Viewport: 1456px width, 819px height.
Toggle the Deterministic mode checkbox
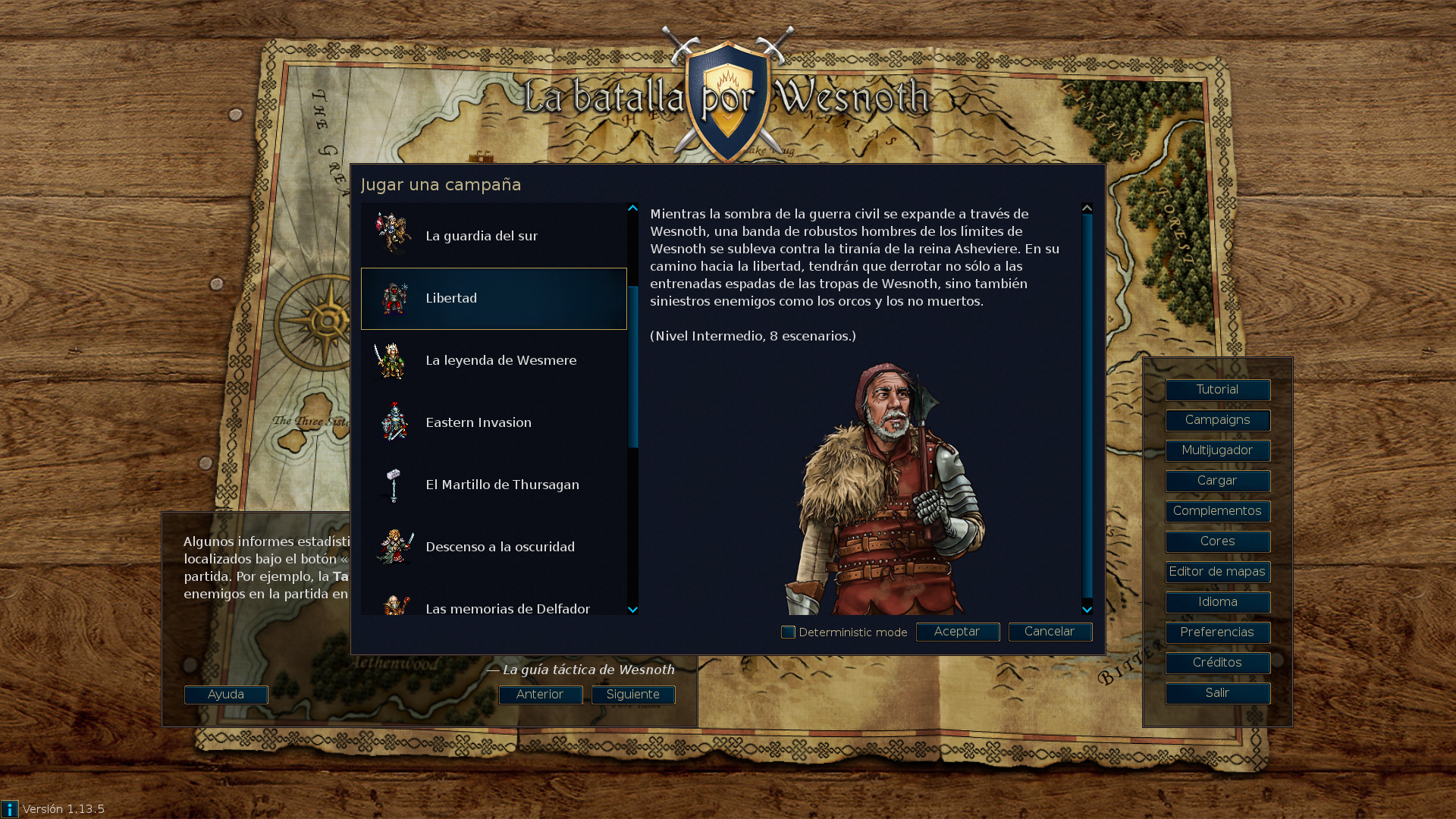[x=788, y=632]
